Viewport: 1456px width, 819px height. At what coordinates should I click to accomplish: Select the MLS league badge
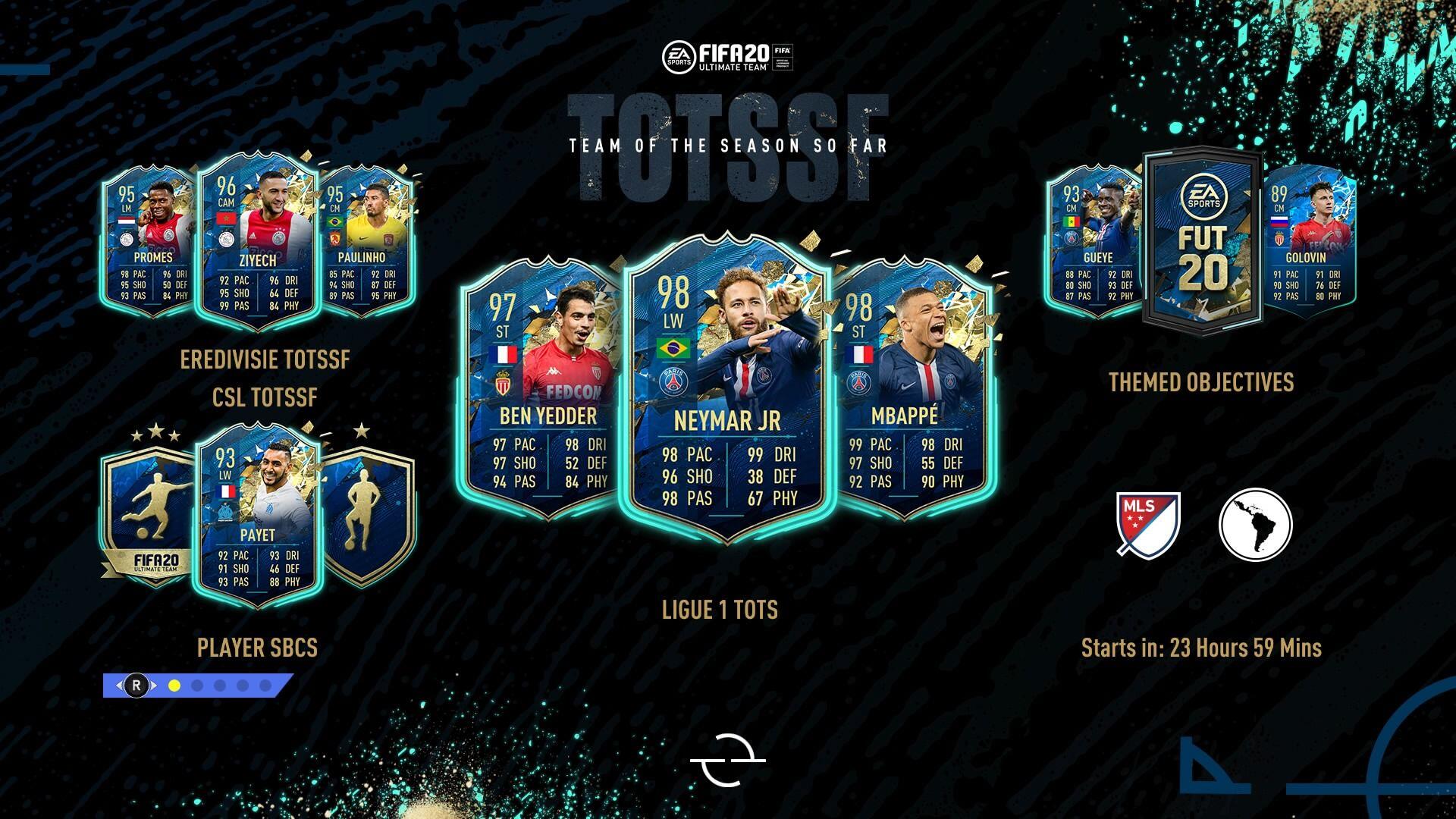(x=1148, y=523)
